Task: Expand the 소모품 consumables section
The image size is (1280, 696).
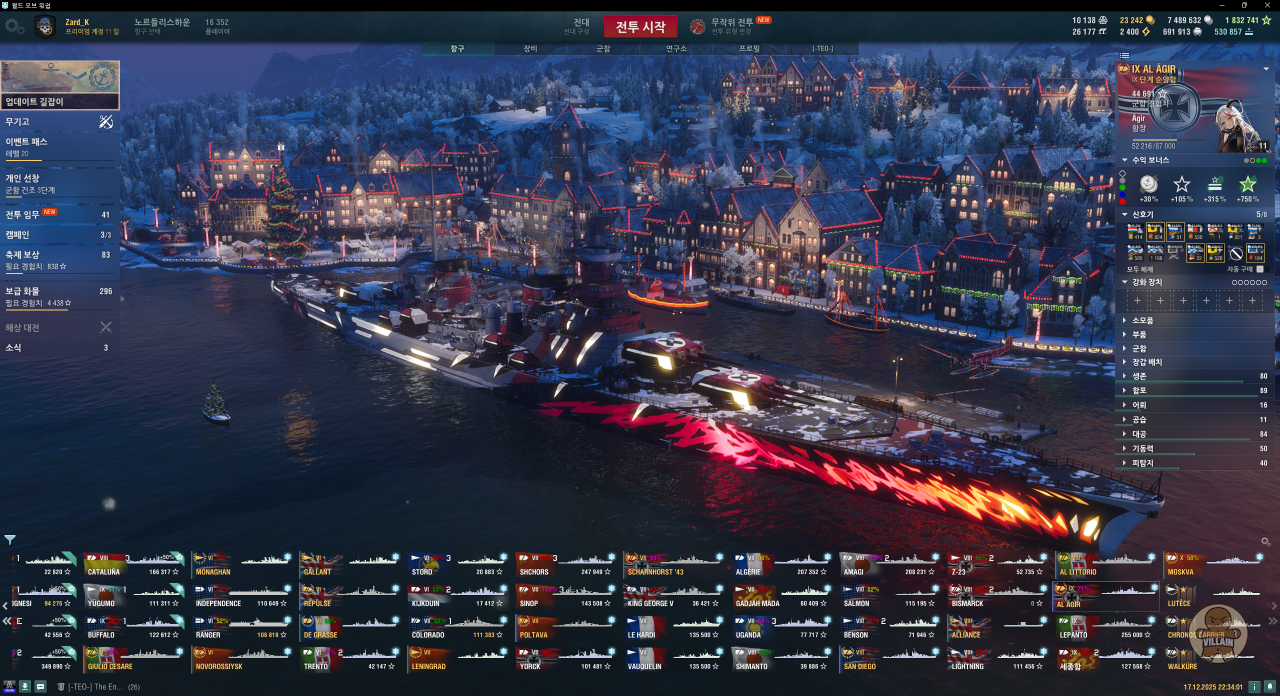Action: pyautogui.click(x=1142, y=320)
